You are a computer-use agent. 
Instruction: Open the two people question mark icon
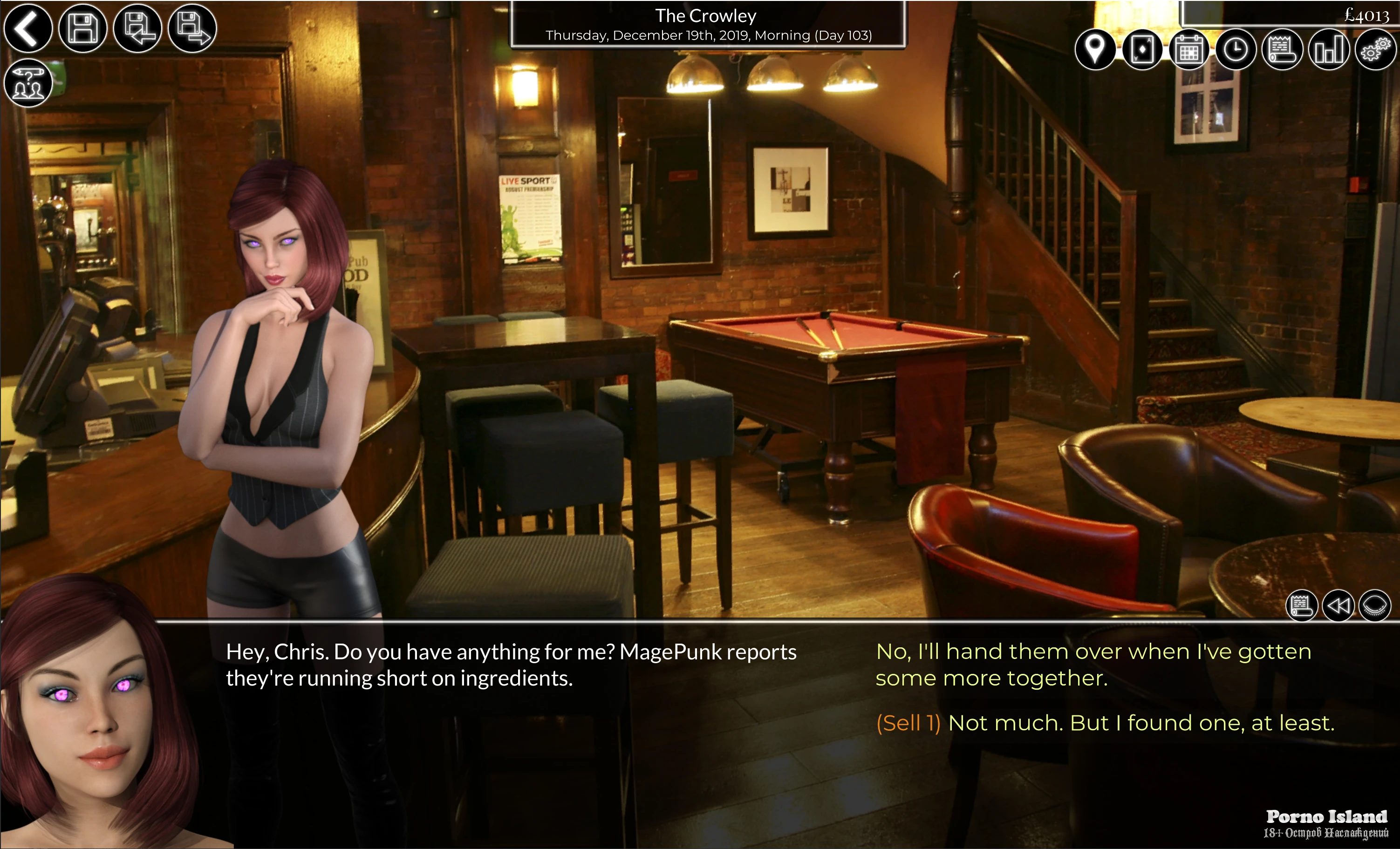click(28, 83)
